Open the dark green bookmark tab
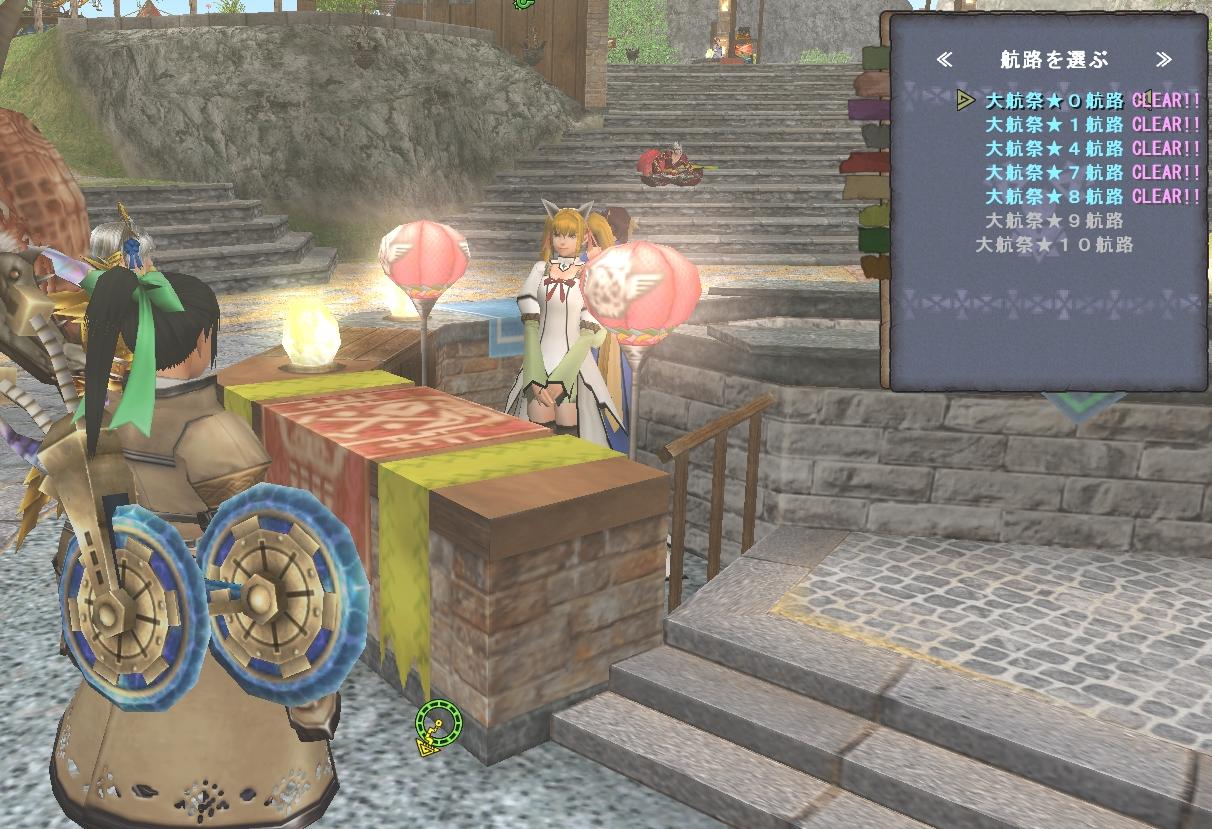The image size is (1212, 829). tap(873, 240)
